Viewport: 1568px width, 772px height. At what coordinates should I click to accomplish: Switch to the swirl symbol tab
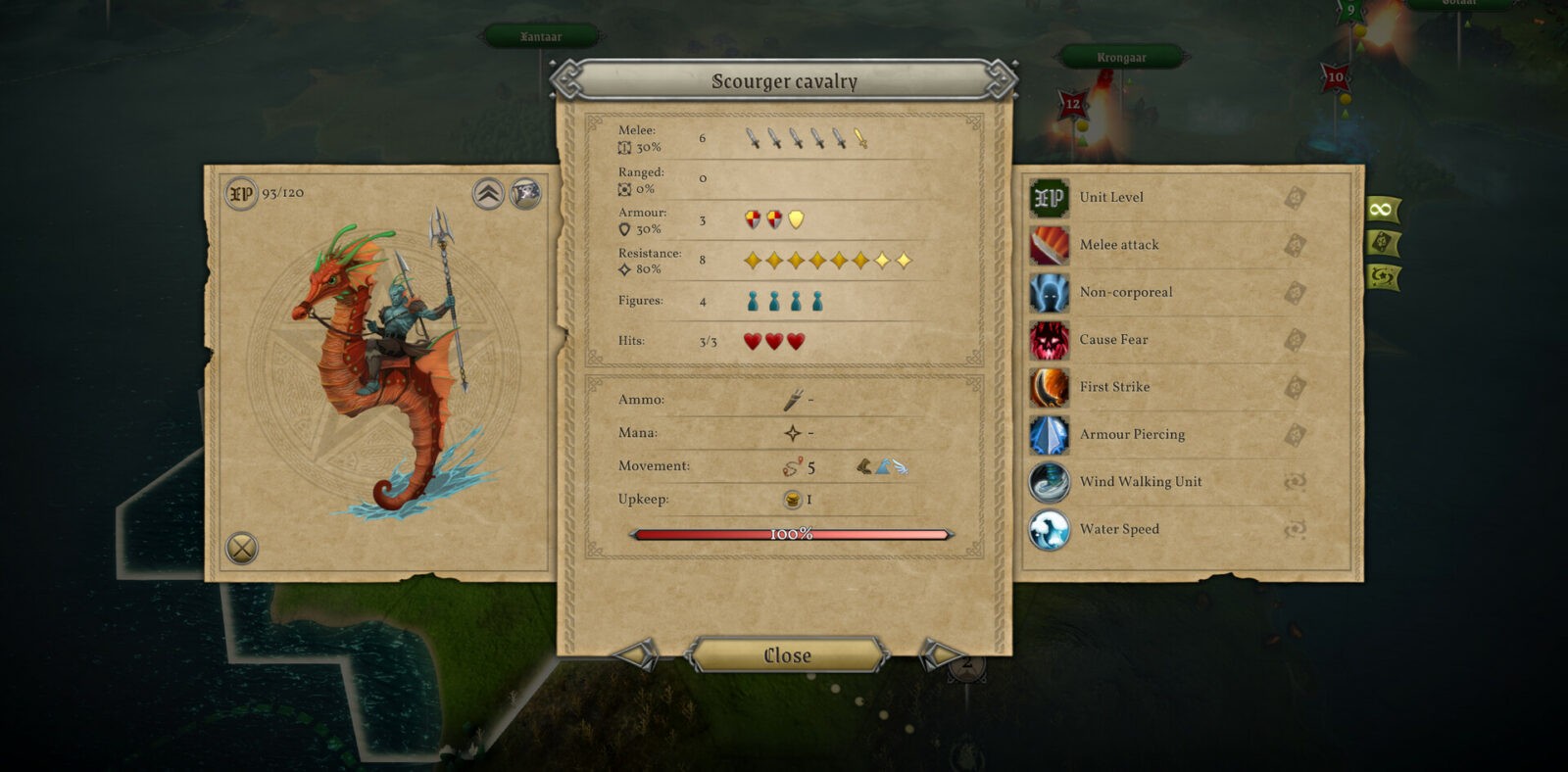point(1382,277)
